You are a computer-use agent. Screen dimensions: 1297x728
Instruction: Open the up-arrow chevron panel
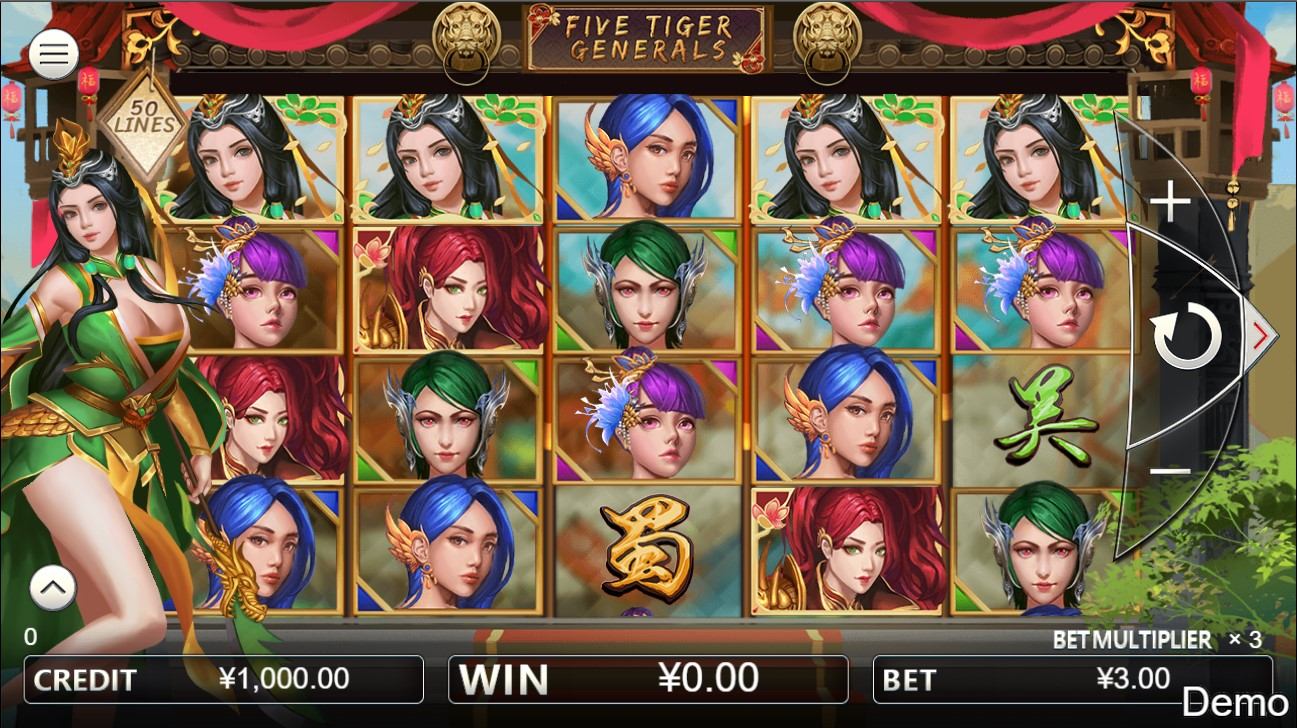53,589
